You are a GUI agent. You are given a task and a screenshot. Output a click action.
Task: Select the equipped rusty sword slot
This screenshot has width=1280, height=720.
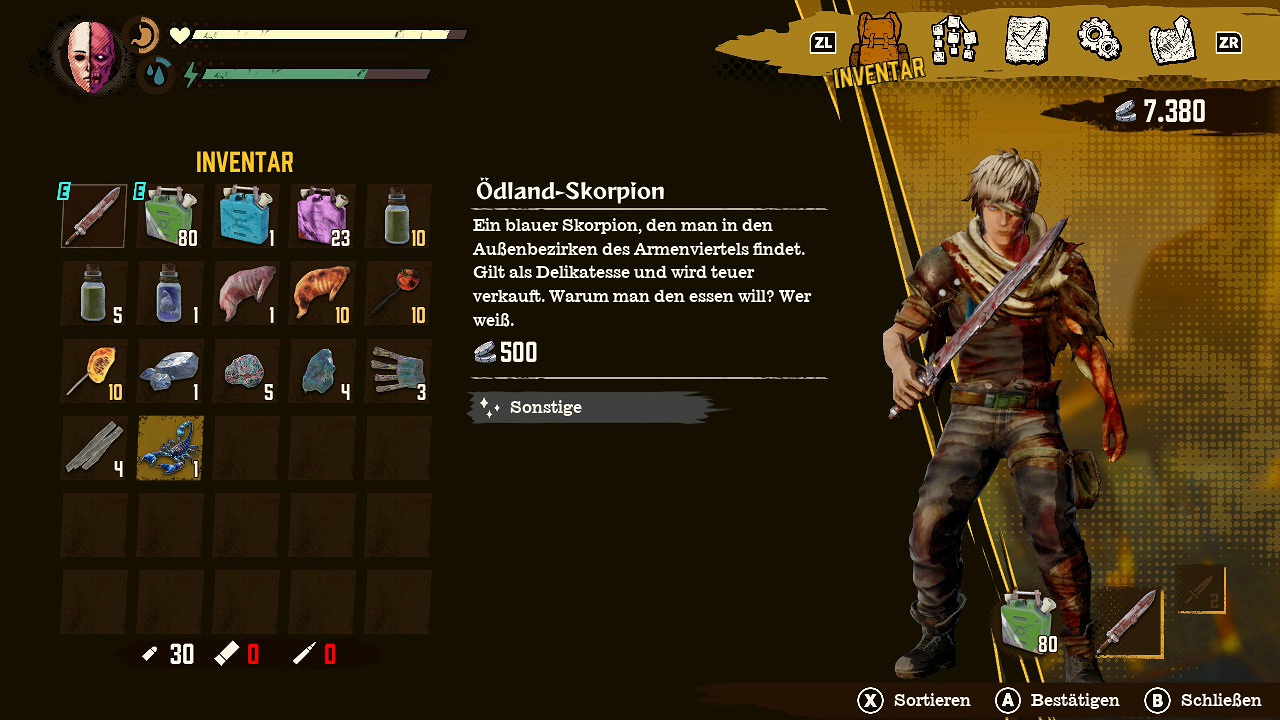pyautogui.click(x=94, y=215)
